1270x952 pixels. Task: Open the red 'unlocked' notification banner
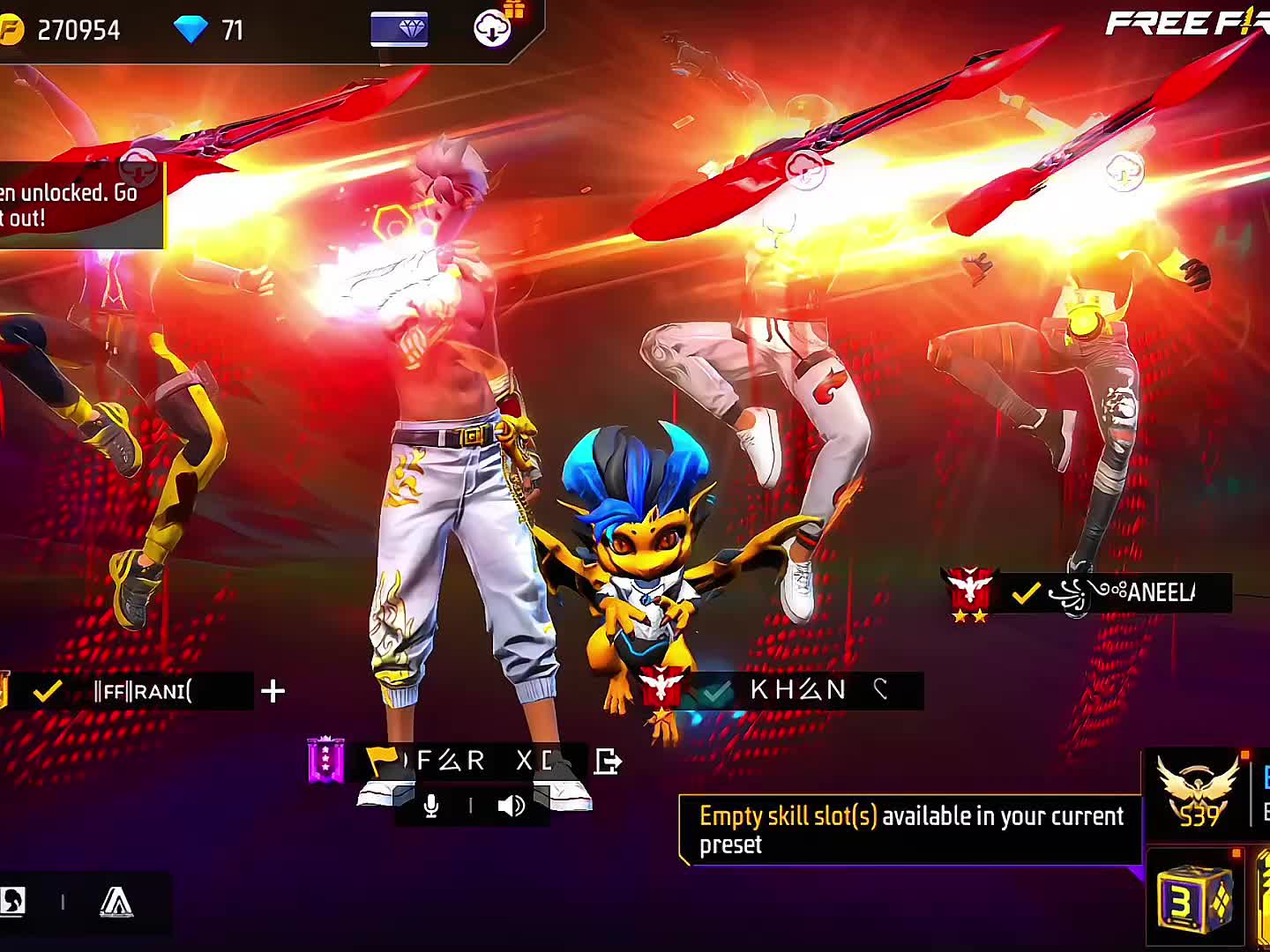[79, 205]
